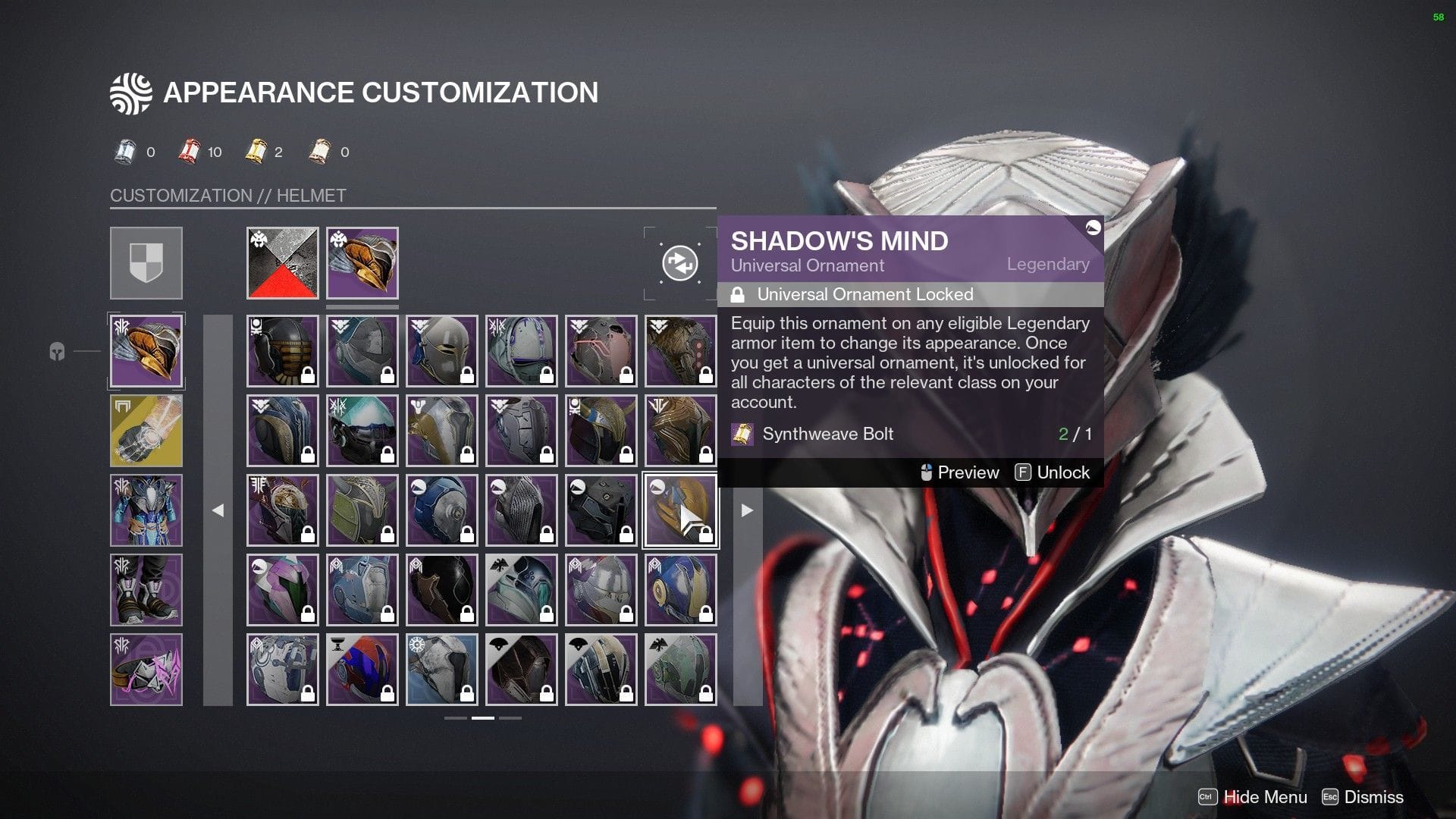Click the red Synthweave Bolt currency icon

coord(189,151)
